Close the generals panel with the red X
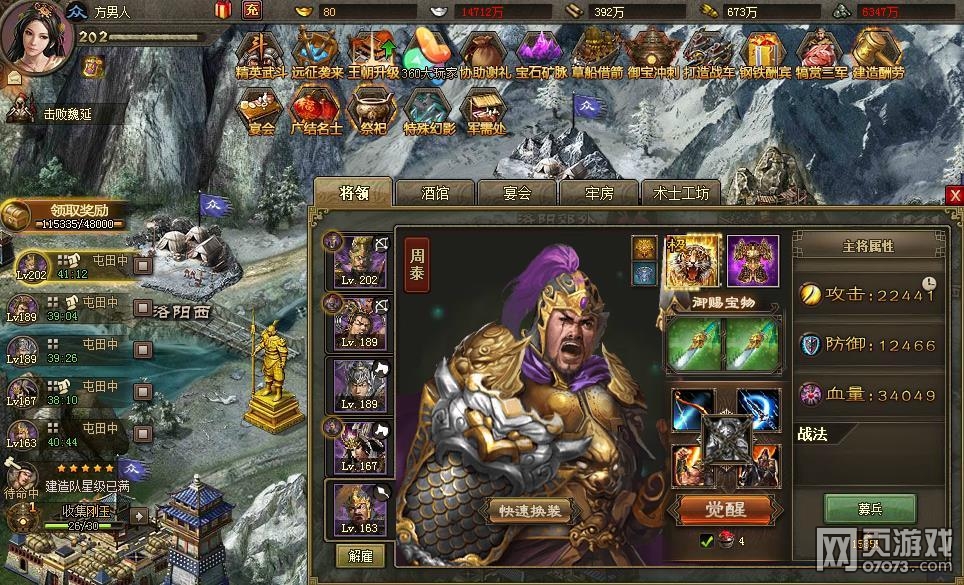Screen dimensions: 964x585 (x=954, y=196)
